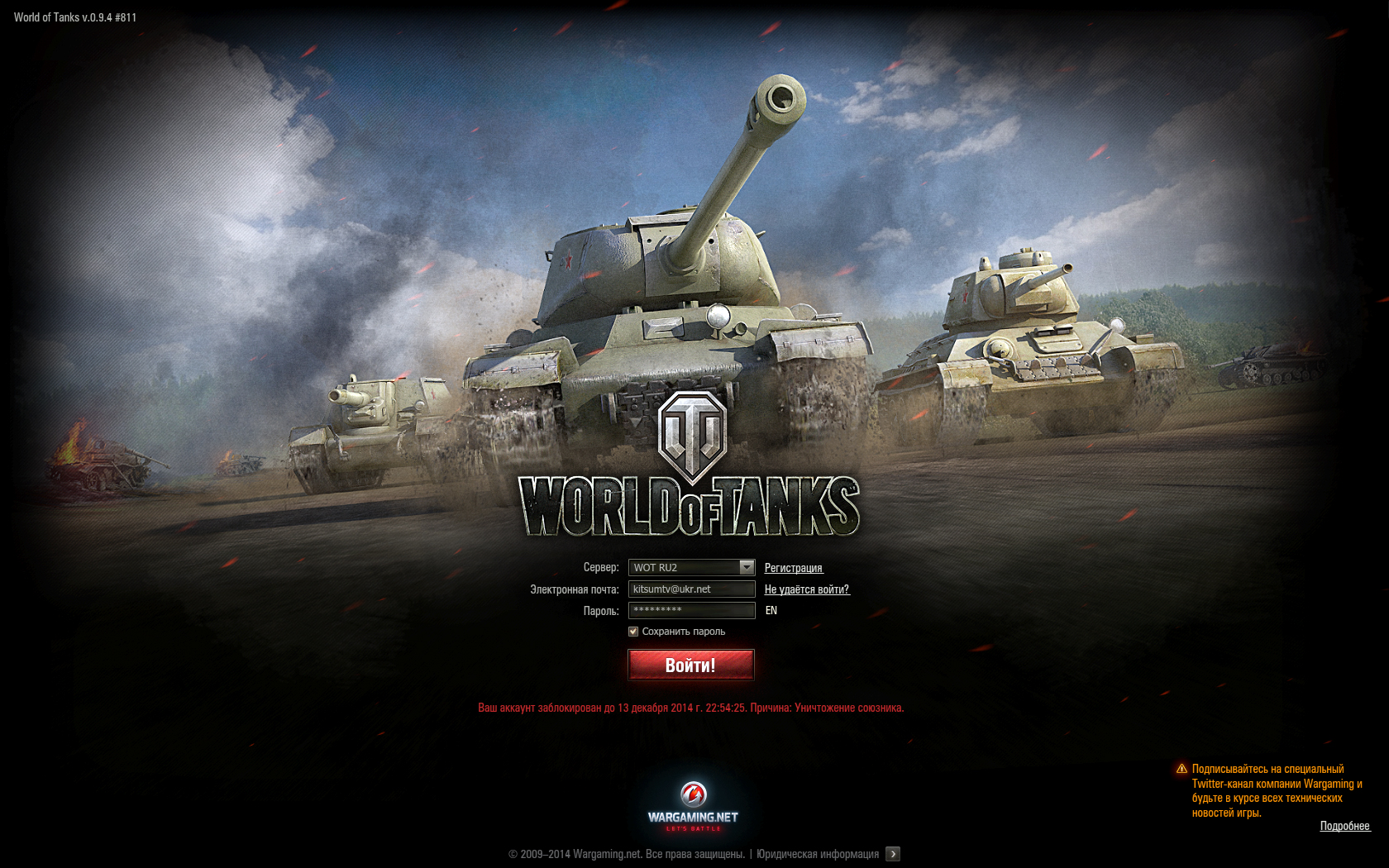Click the email input field

tap(691, 589)
